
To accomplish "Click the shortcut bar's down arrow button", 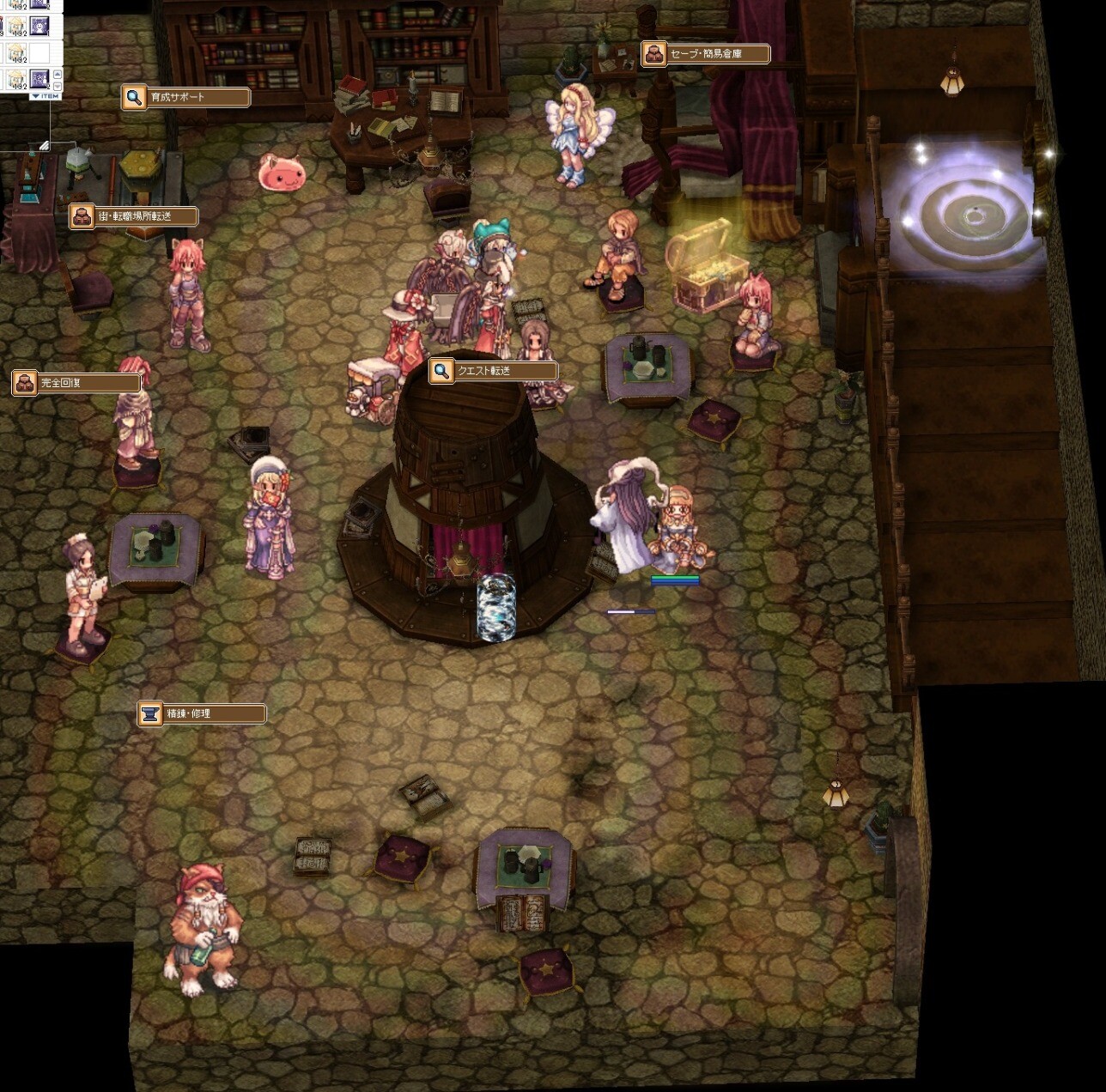I will [58, 87].
